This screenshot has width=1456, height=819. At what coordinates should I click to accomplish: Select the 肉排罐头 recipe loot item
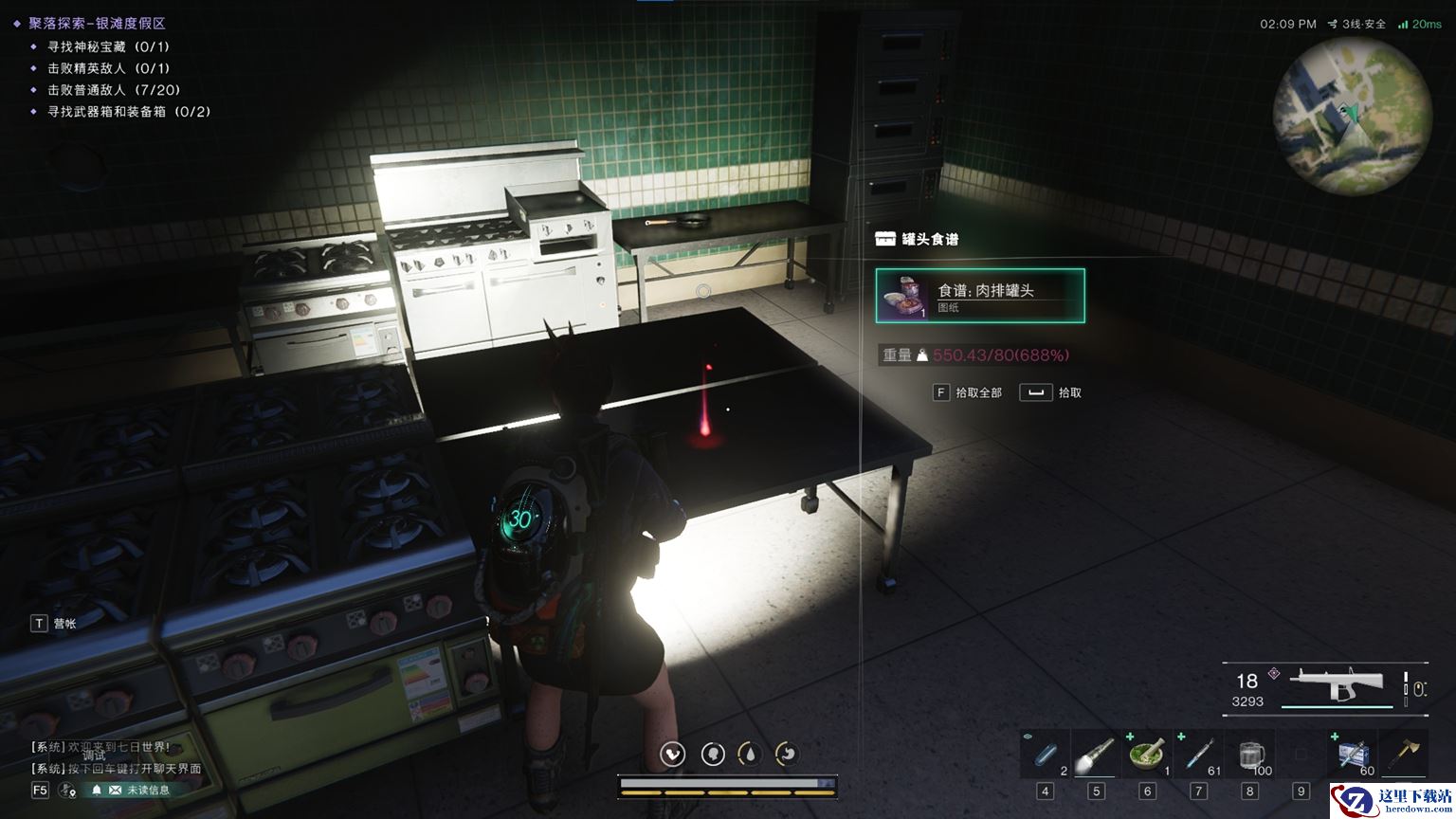tap(980, 296)
